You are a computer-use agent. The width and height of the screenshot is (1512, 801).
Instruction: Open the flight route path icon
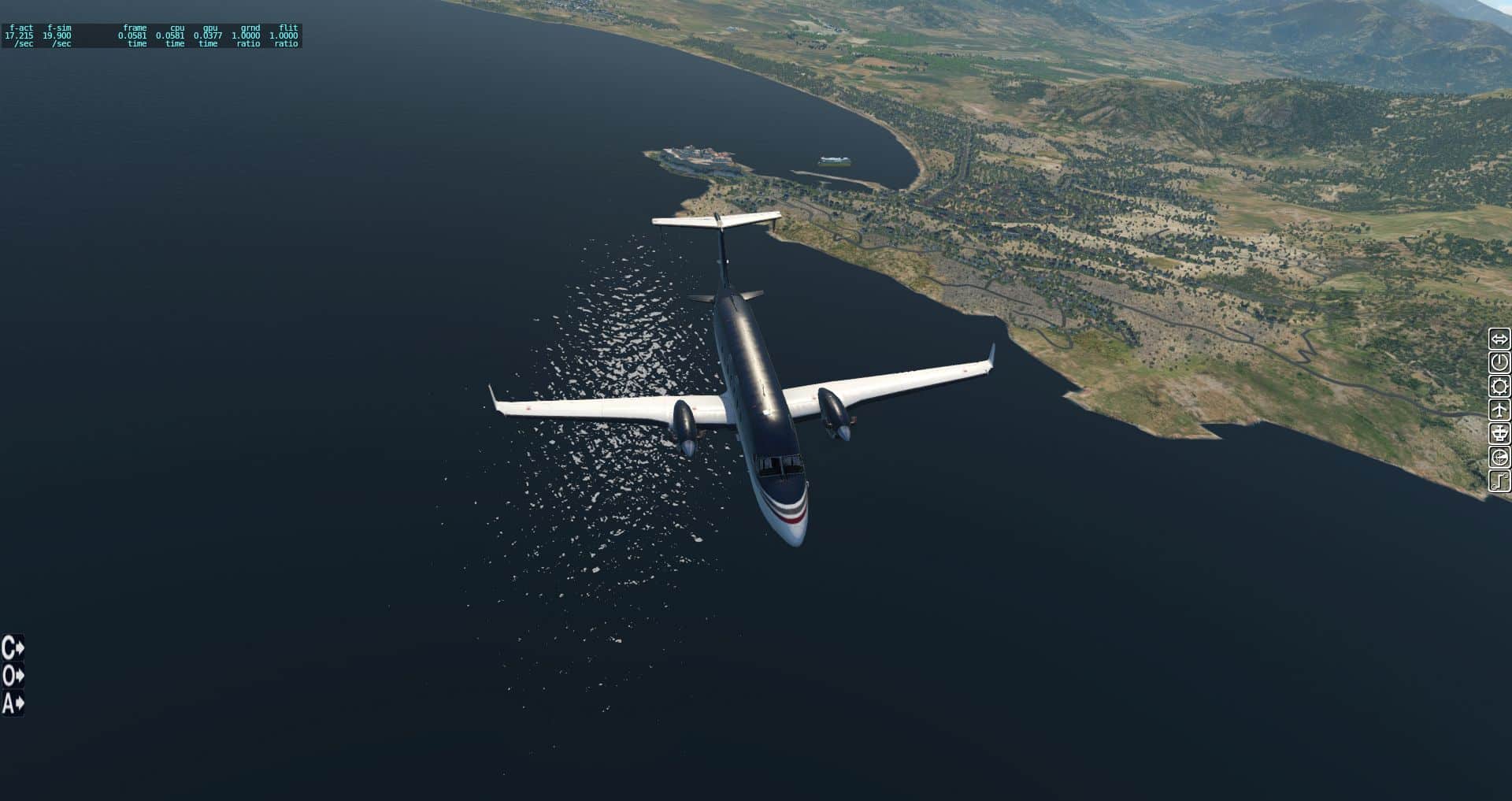[x=1499, y=481]
